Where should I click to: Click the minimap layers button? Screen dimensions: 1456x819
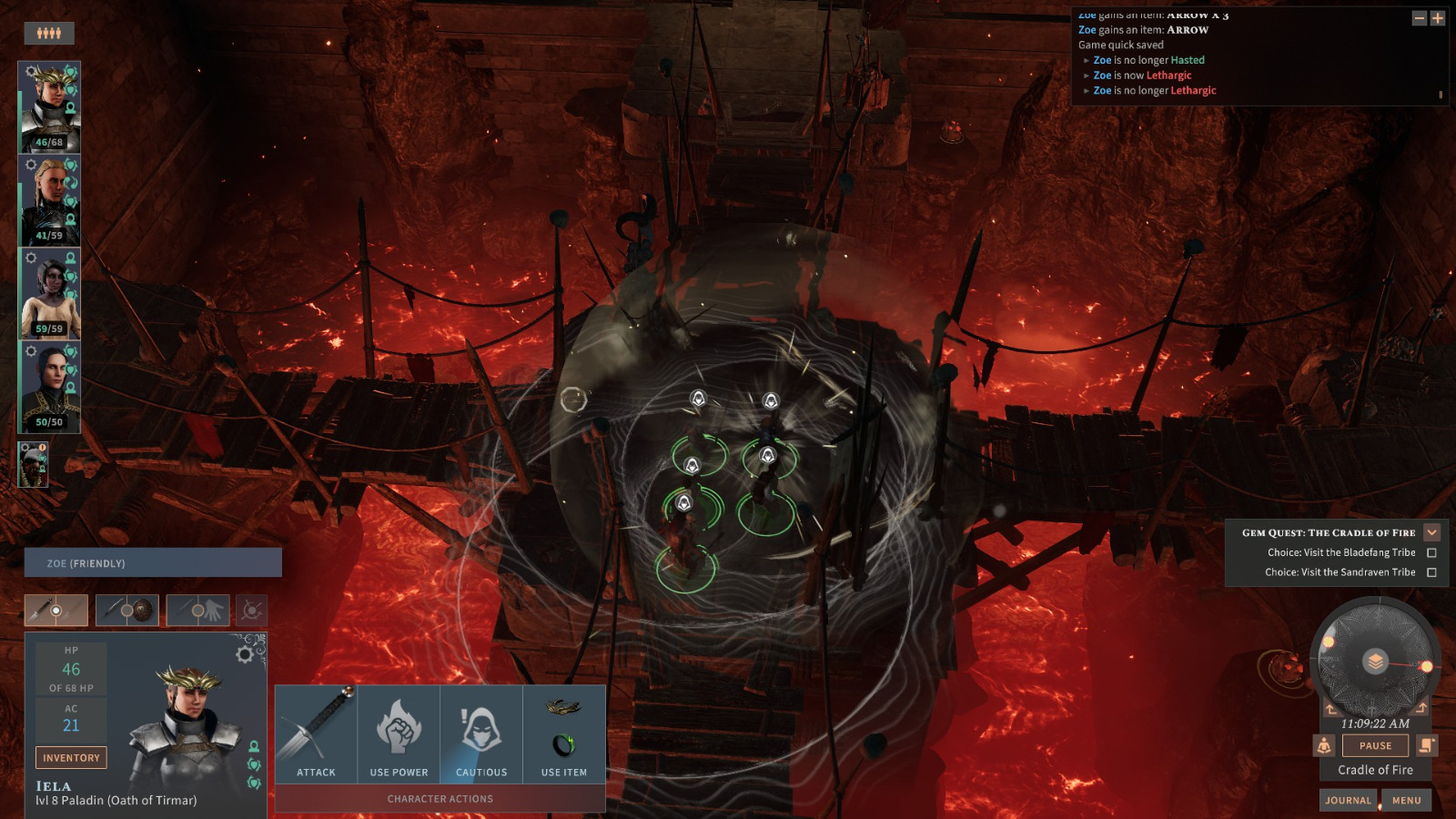(x=1375, y=661)
